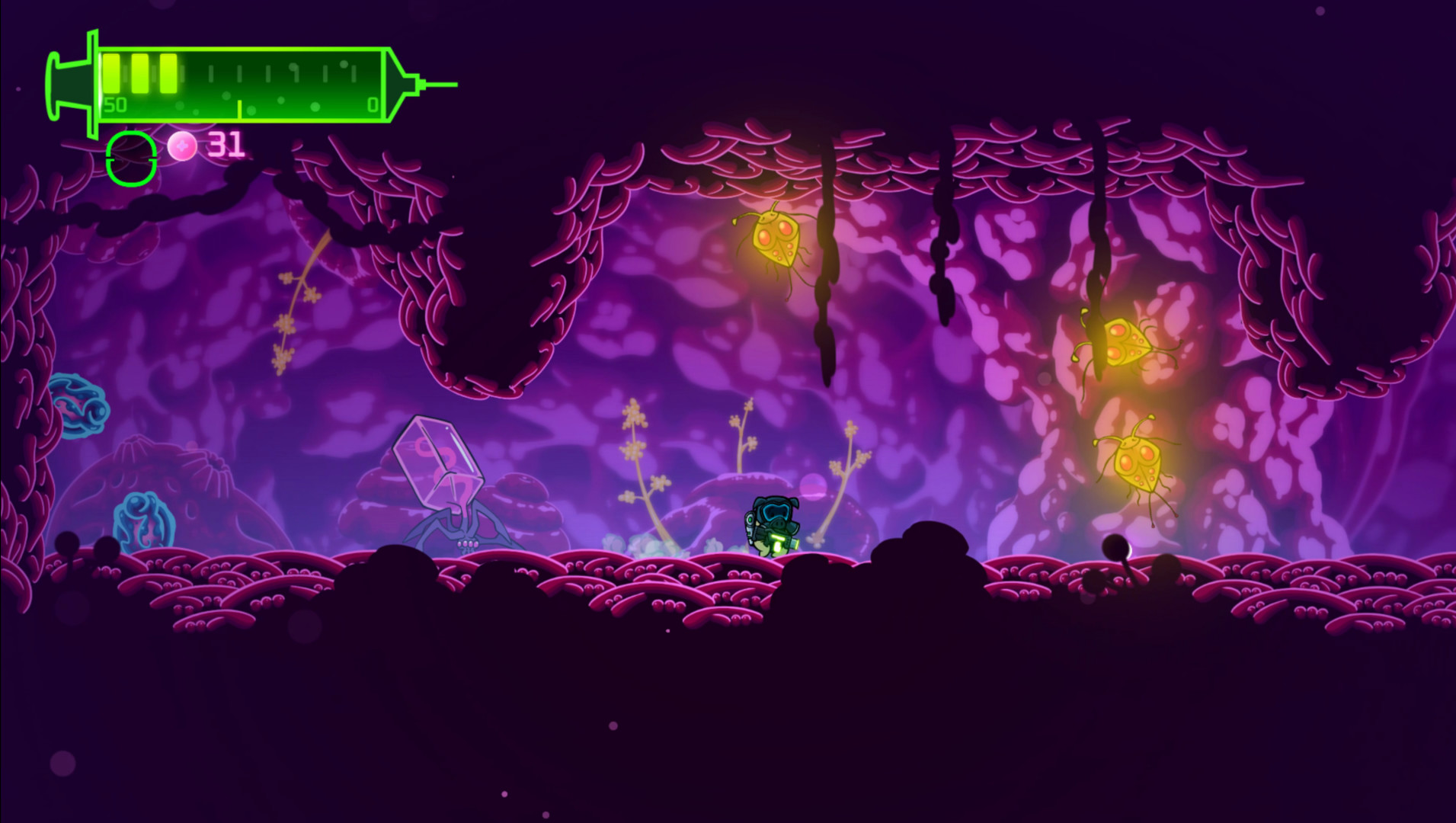This screenshot has height=823, width=1456.
Task: Toggle the third glowing ammo bar segment
Action: point(168,75)
